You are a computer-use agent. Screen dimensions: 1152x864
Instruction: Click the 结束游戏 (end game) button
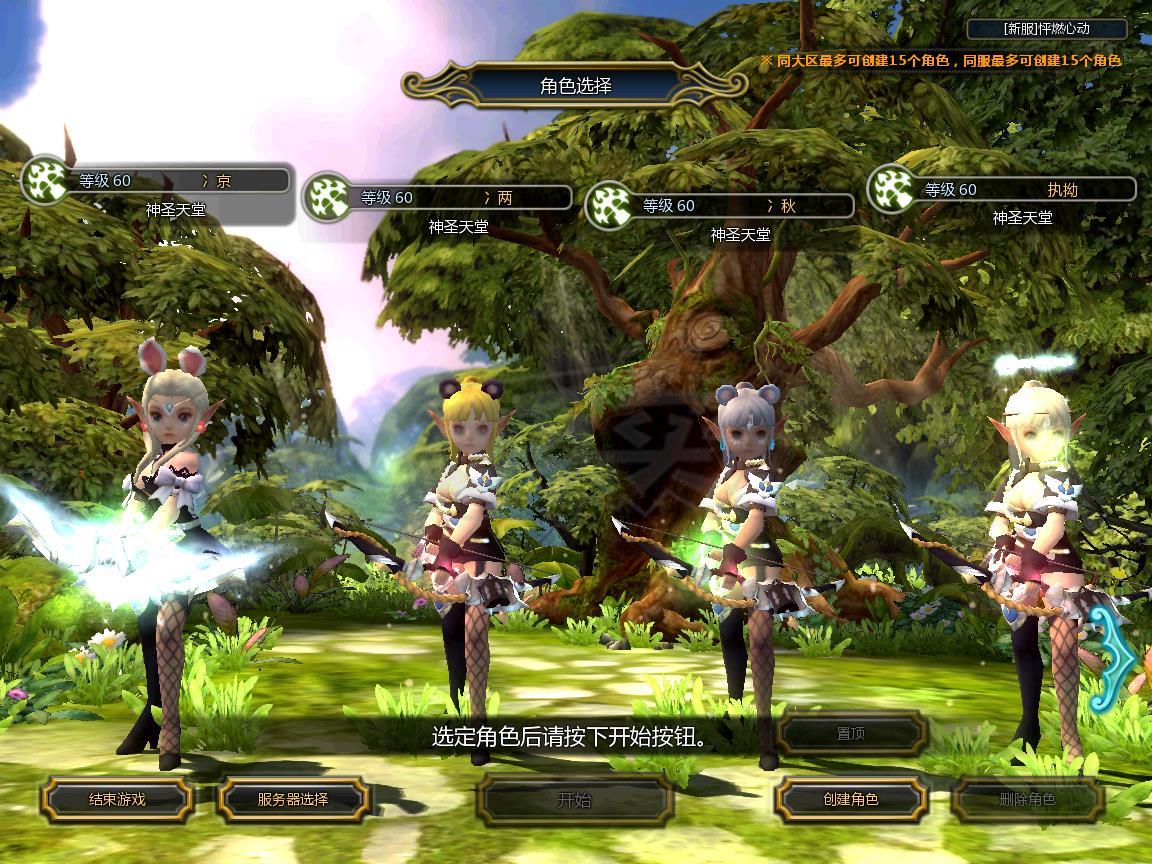117,799
